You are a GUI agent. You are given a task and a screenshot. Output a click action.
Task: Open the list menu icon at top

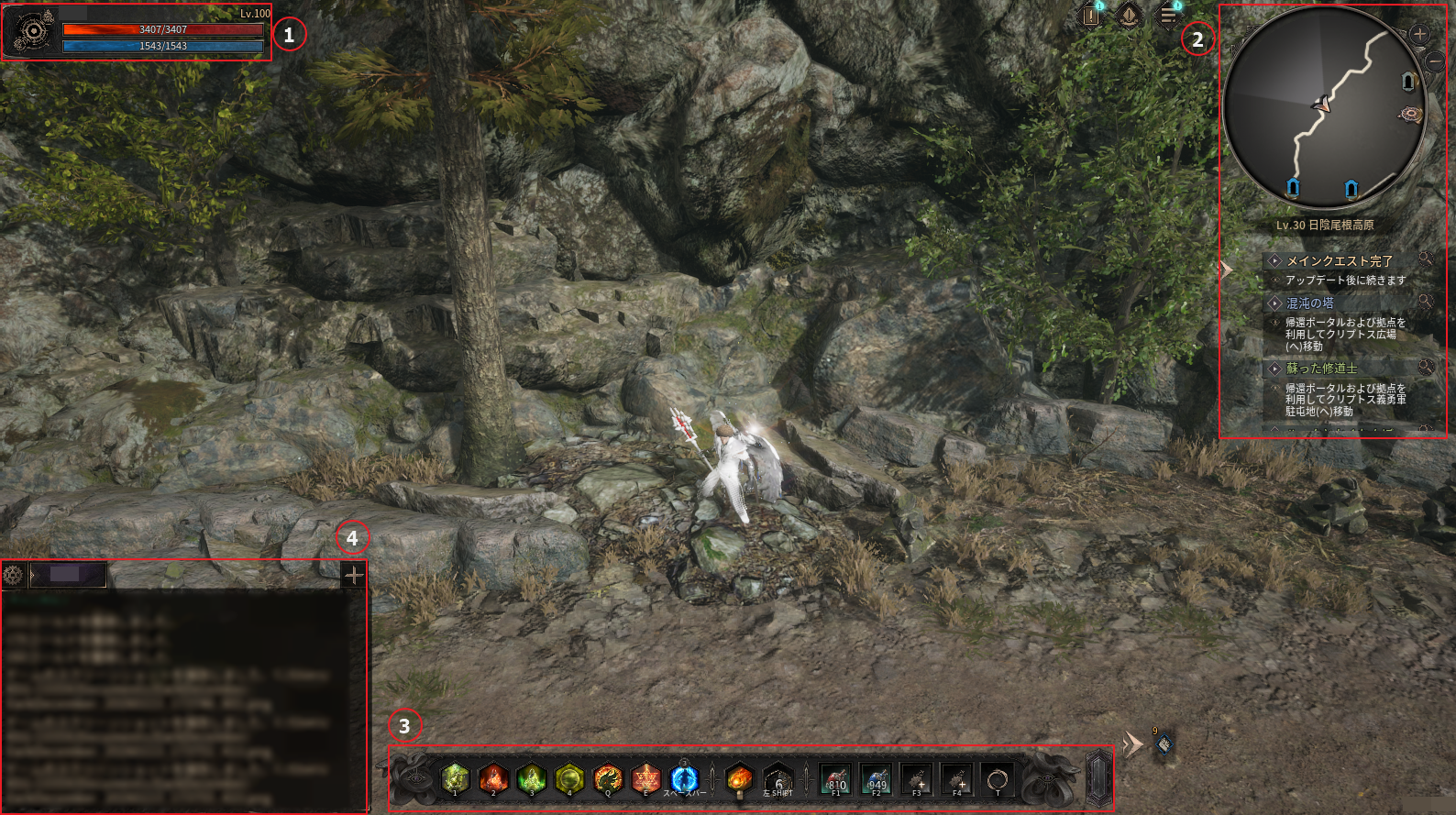click(x=1168, y=15)
